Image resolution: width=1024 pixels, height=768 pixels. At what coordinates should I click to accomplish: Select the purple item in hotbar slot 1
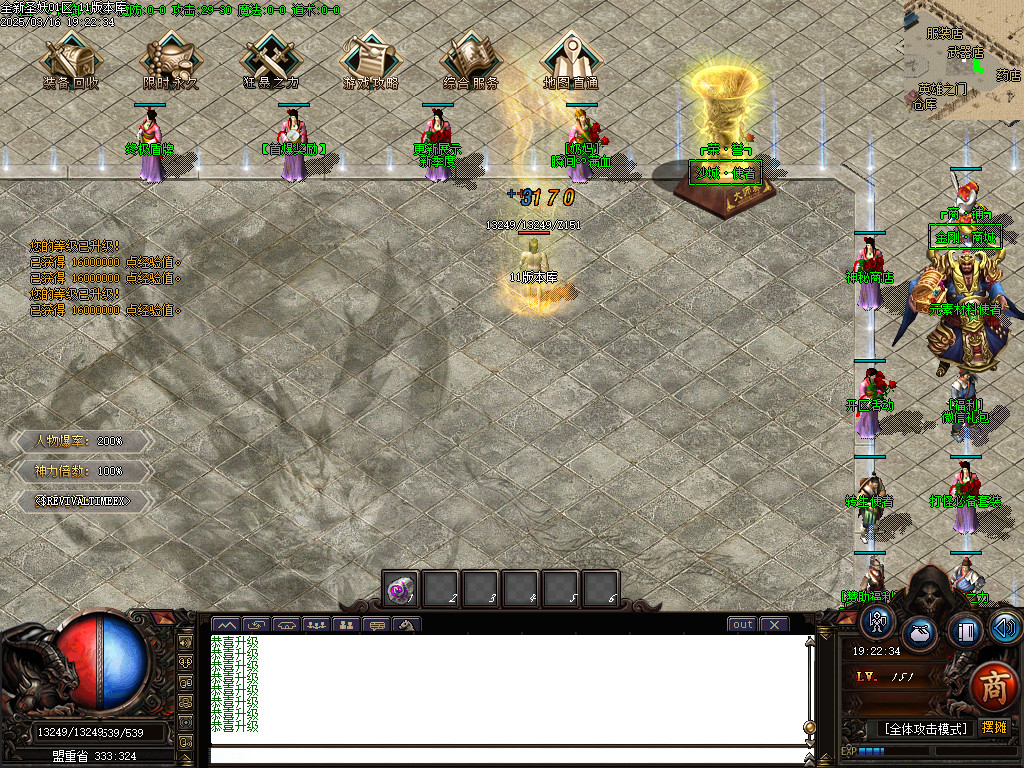tap(401, 589)
